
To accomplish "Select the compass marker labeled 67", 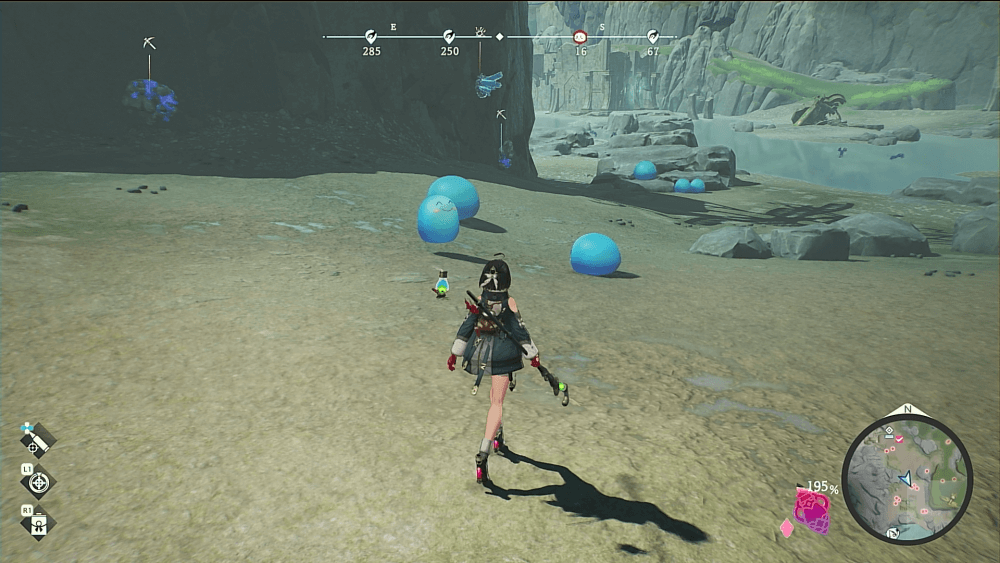I will point(652,36).
